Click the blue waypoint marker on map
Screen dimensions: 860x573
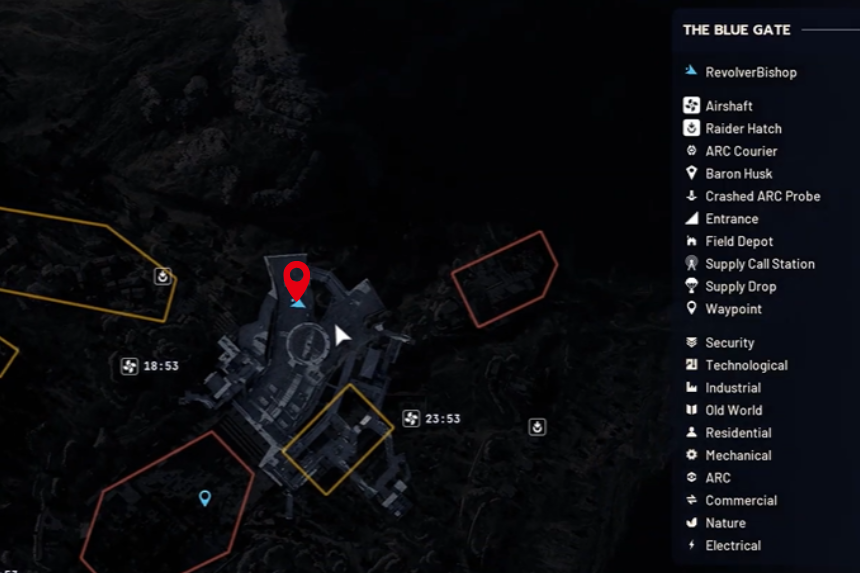[205, 497]
